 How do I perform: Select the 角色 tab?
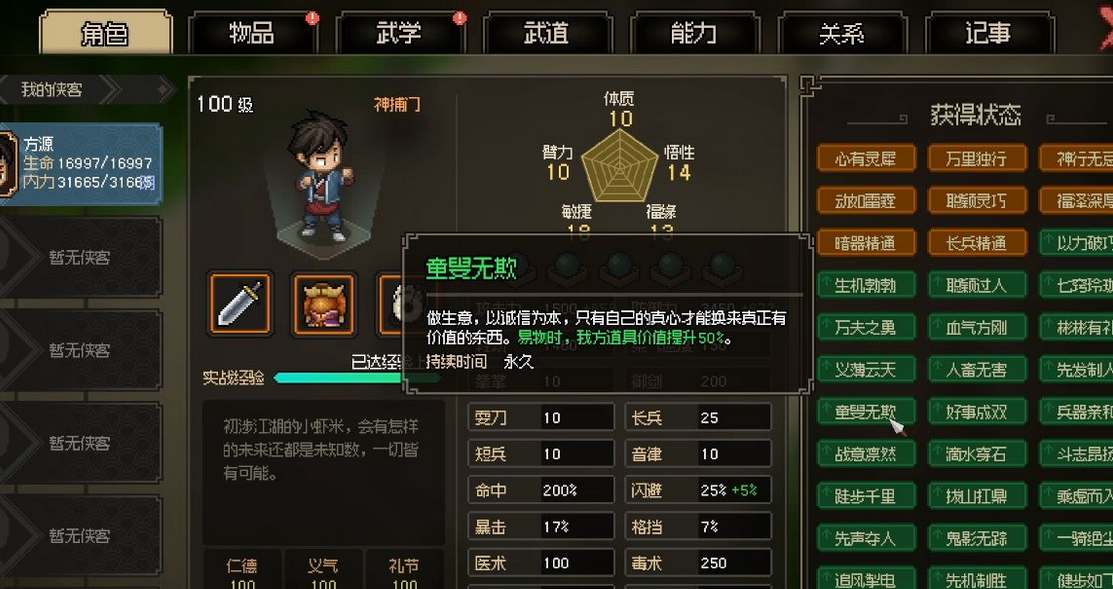point(104,33)
